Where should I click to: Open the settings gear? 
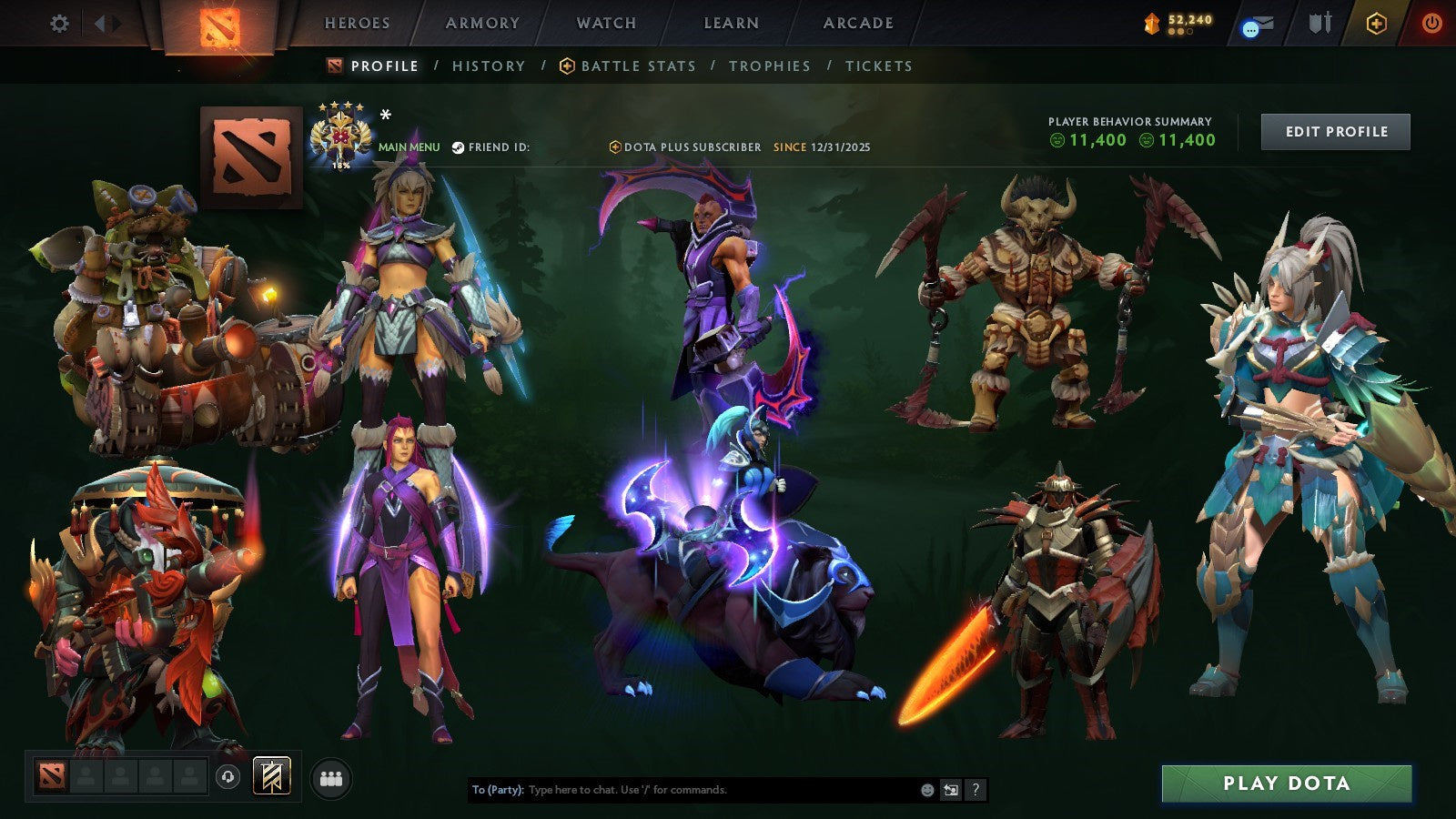click(58, 24)
